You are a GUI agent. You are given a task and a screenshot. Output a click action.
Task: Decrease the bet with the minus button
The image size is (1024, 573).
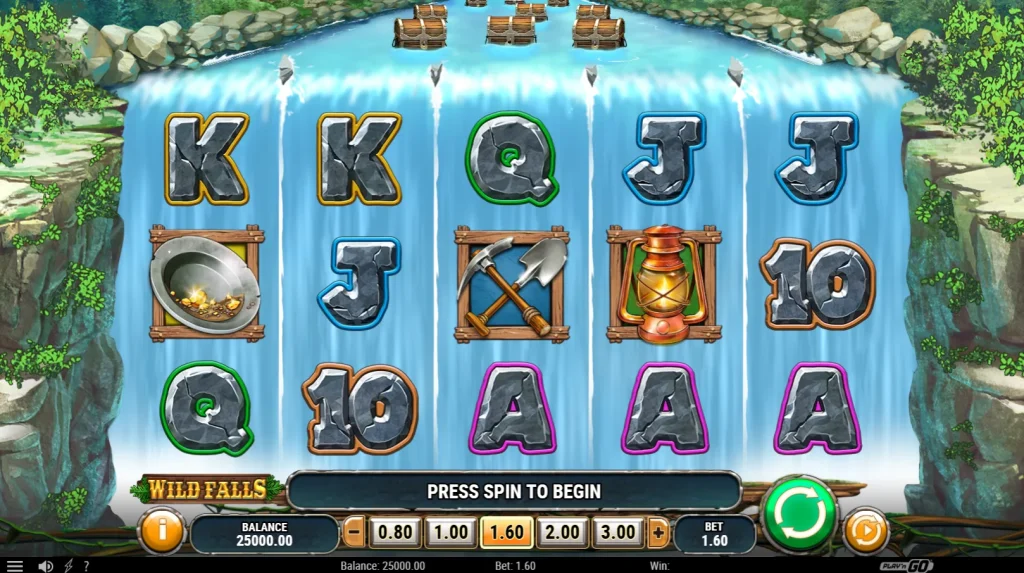point(354,532)
